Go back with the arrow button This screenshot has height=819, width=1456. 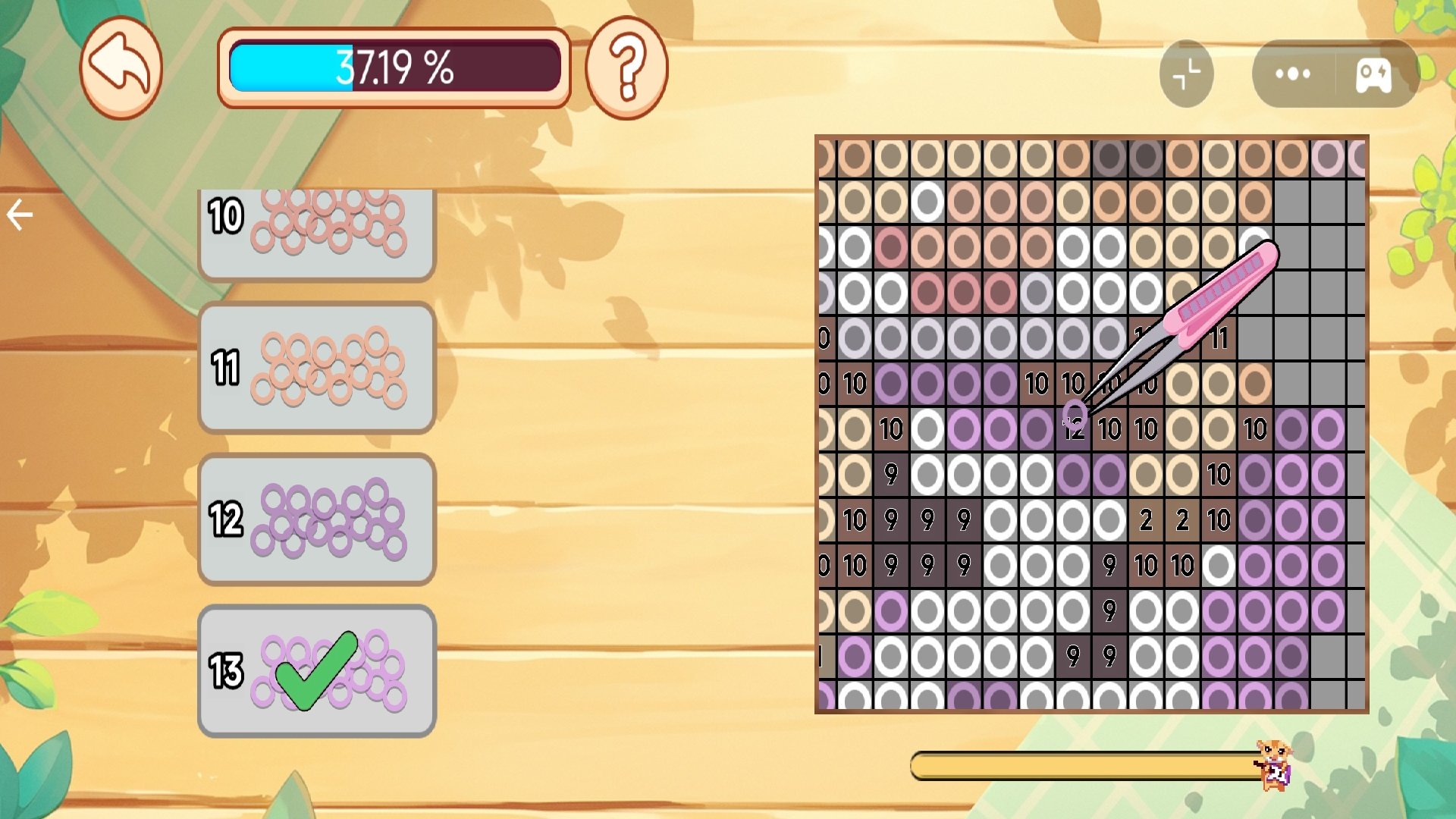point(121,67)
